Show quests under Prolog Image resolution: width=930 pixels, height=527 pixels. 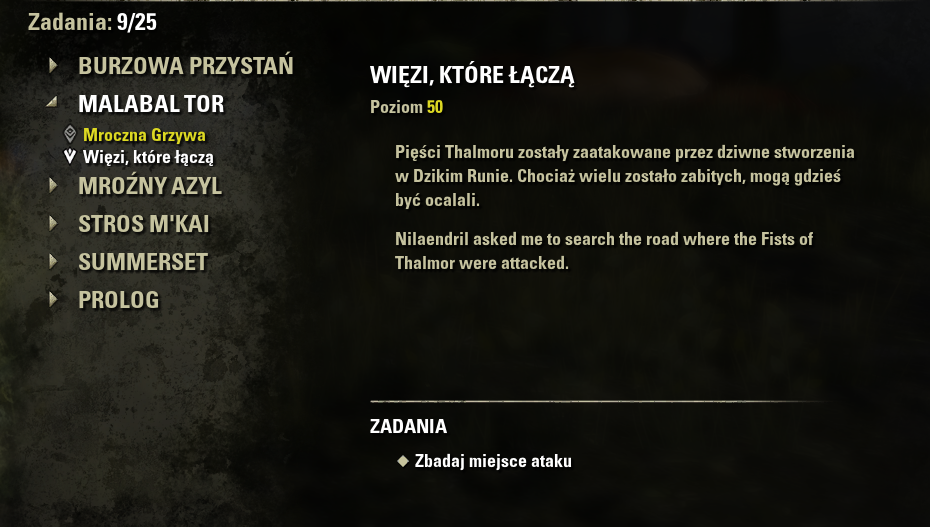click(118, 299)
